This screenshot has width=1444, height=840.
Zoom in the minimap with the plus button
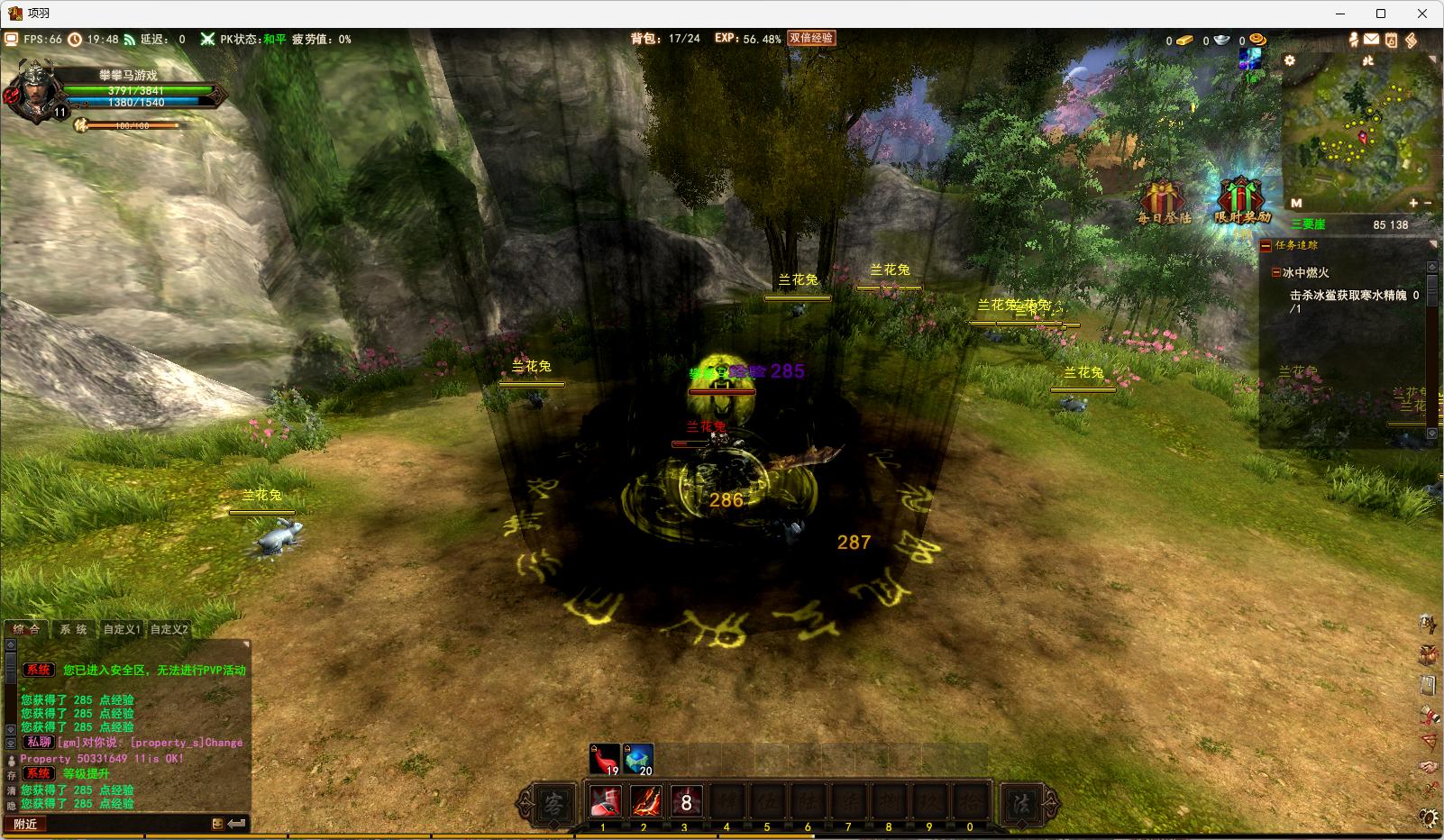click(1413, 204)
